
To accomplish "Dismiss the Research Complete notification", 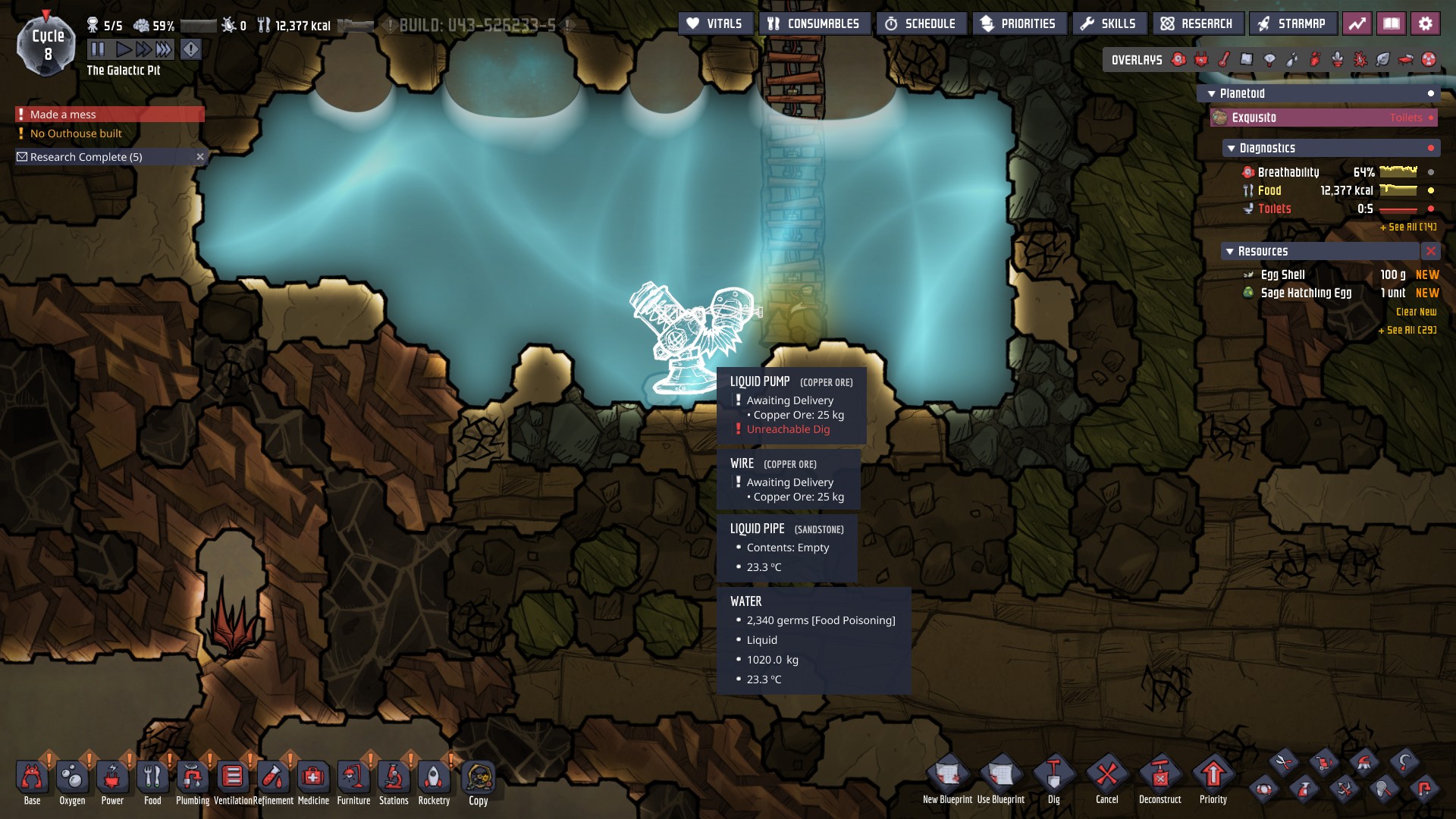I will coord(200,157).
